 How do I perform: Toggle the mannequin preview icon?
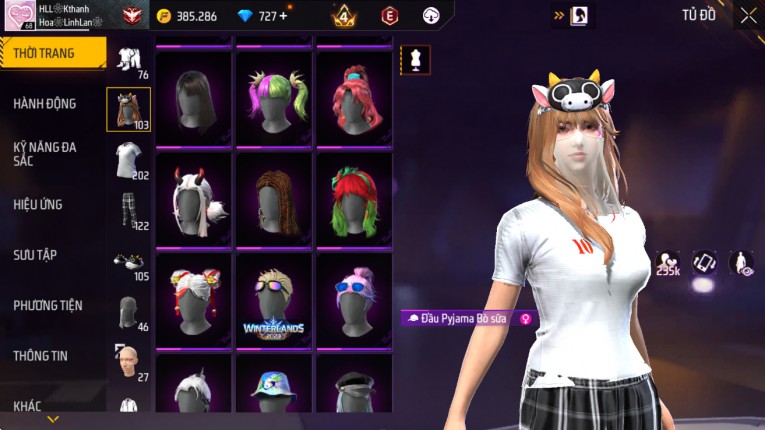(415, 59)
